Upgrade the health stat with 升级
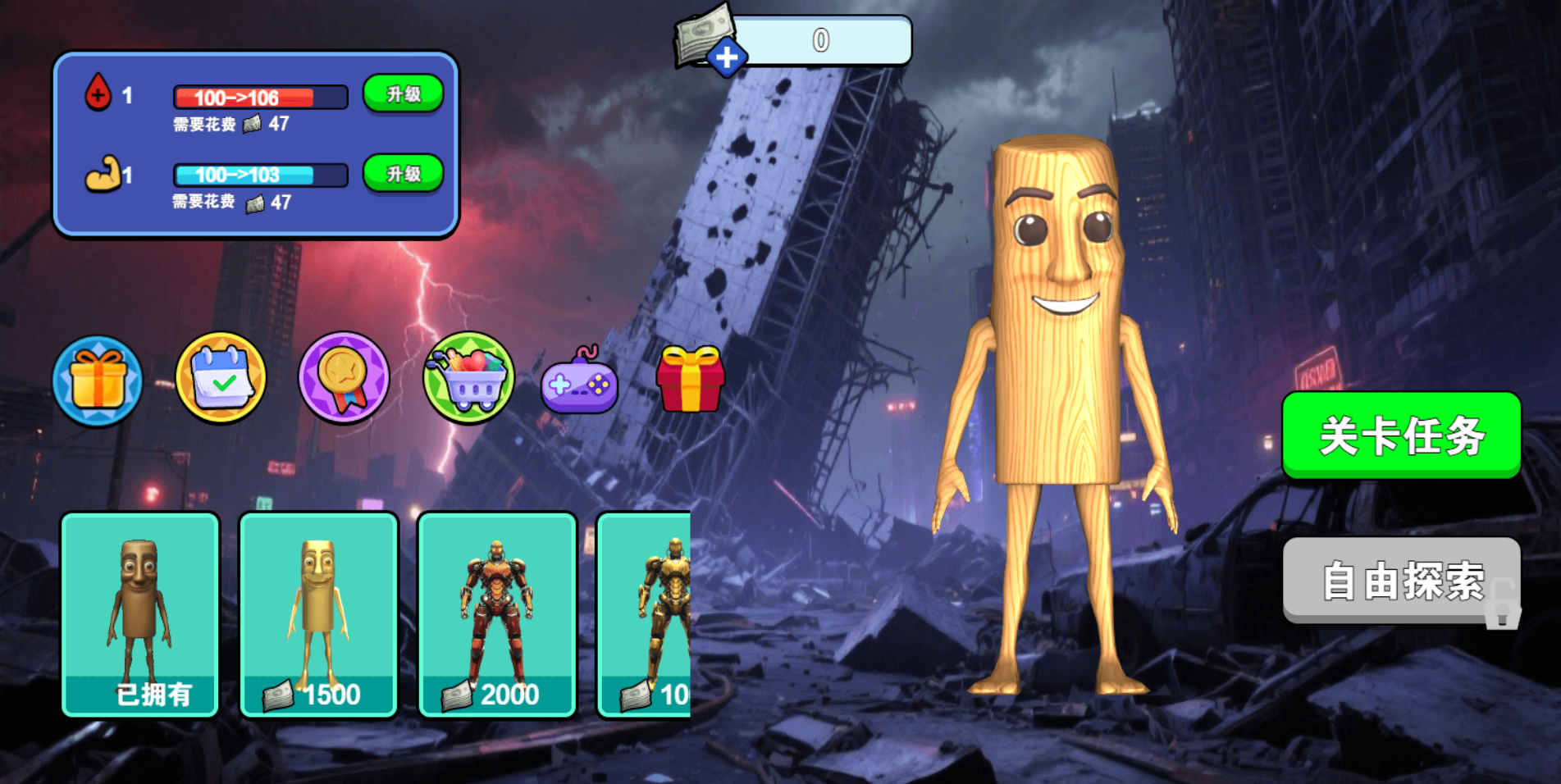 tap(403, 94)
